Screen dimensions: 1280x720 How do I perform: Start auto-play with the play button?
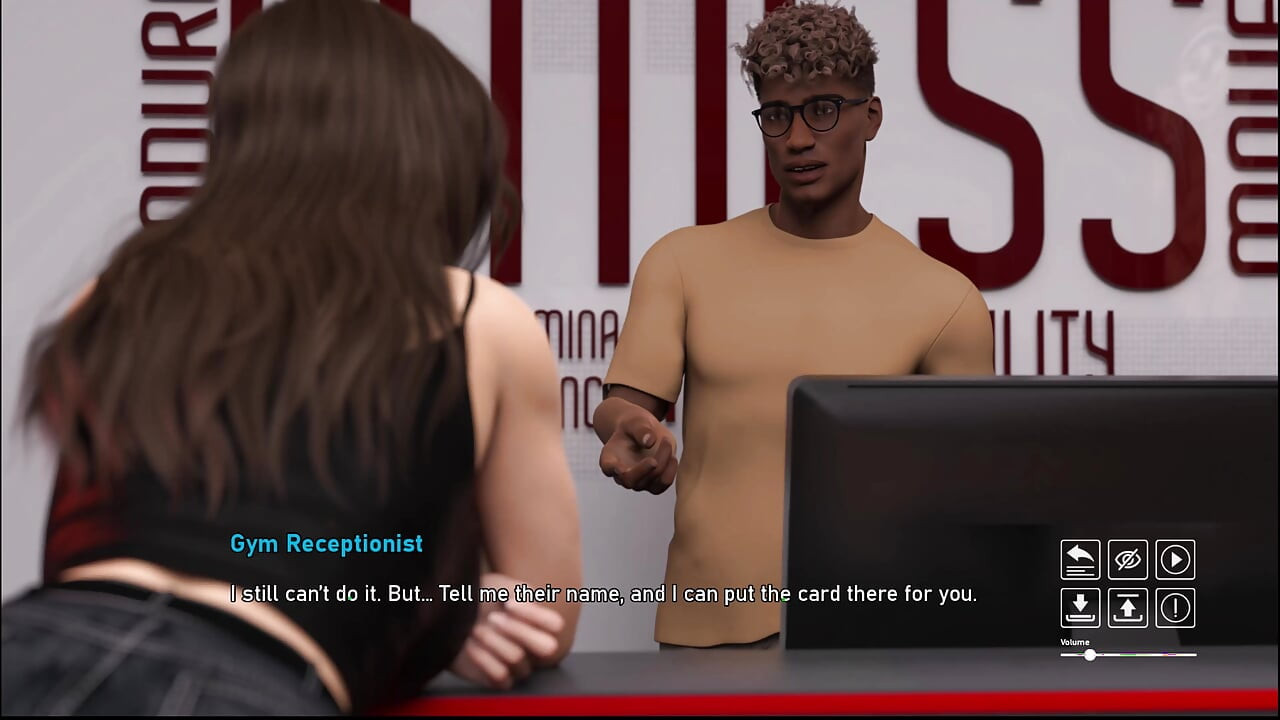(1175, 560)
